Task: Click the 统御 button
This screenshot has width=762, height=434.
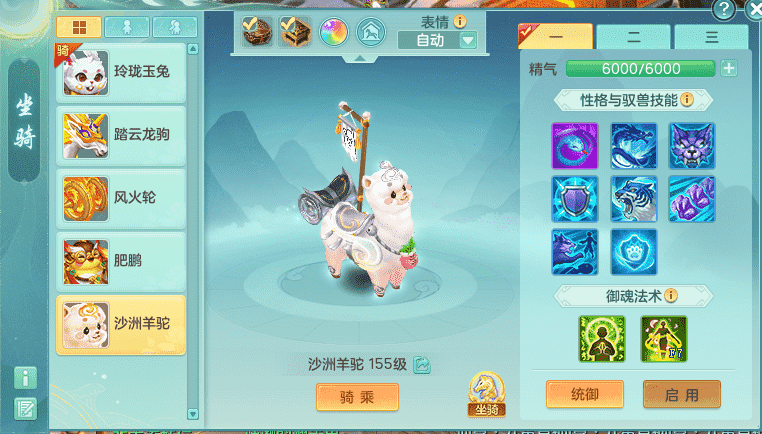Action: pos(585,395)
